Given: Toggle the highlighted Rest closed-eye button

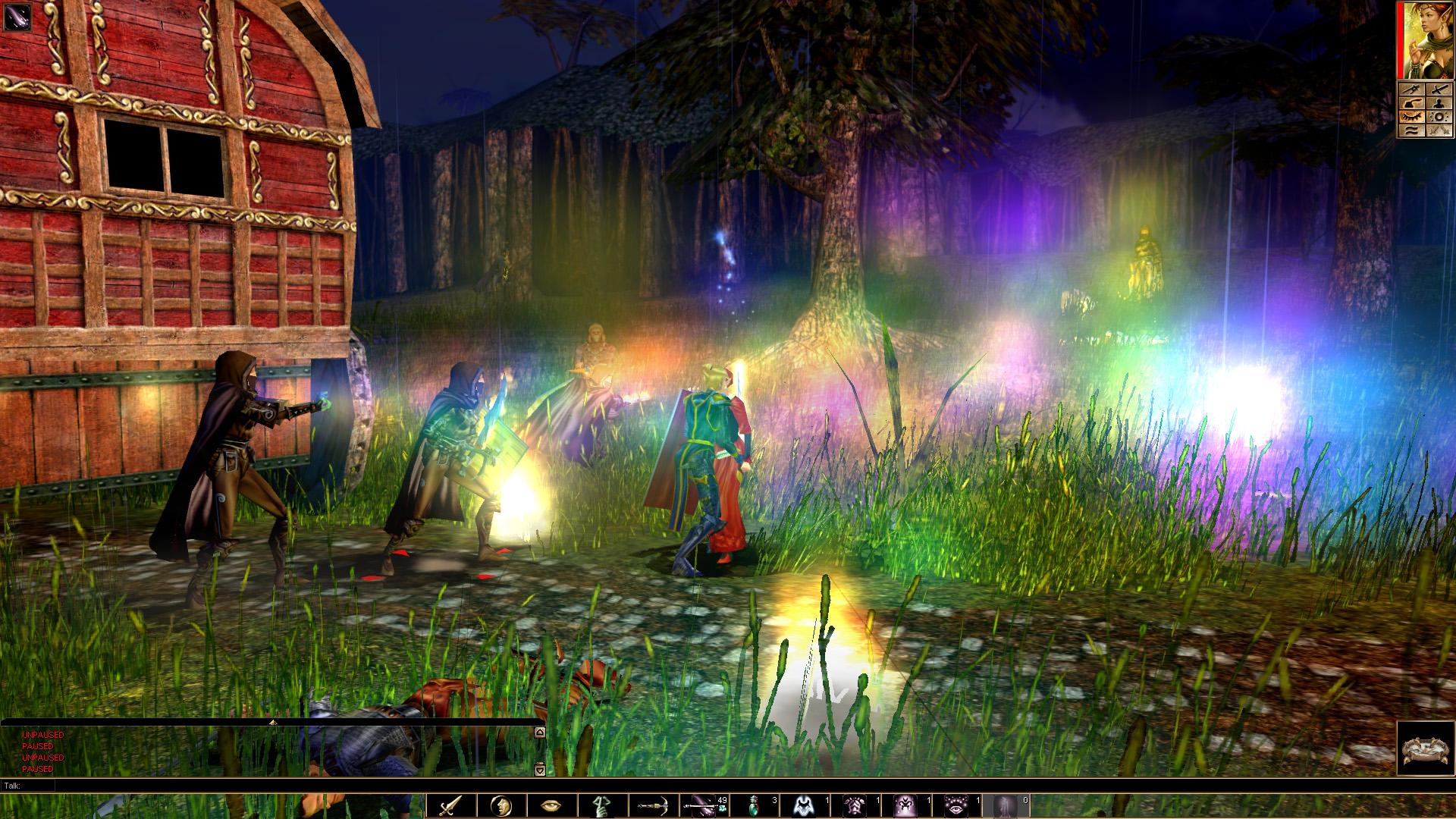Looking at the screenshot, I should coord(1413,116).
